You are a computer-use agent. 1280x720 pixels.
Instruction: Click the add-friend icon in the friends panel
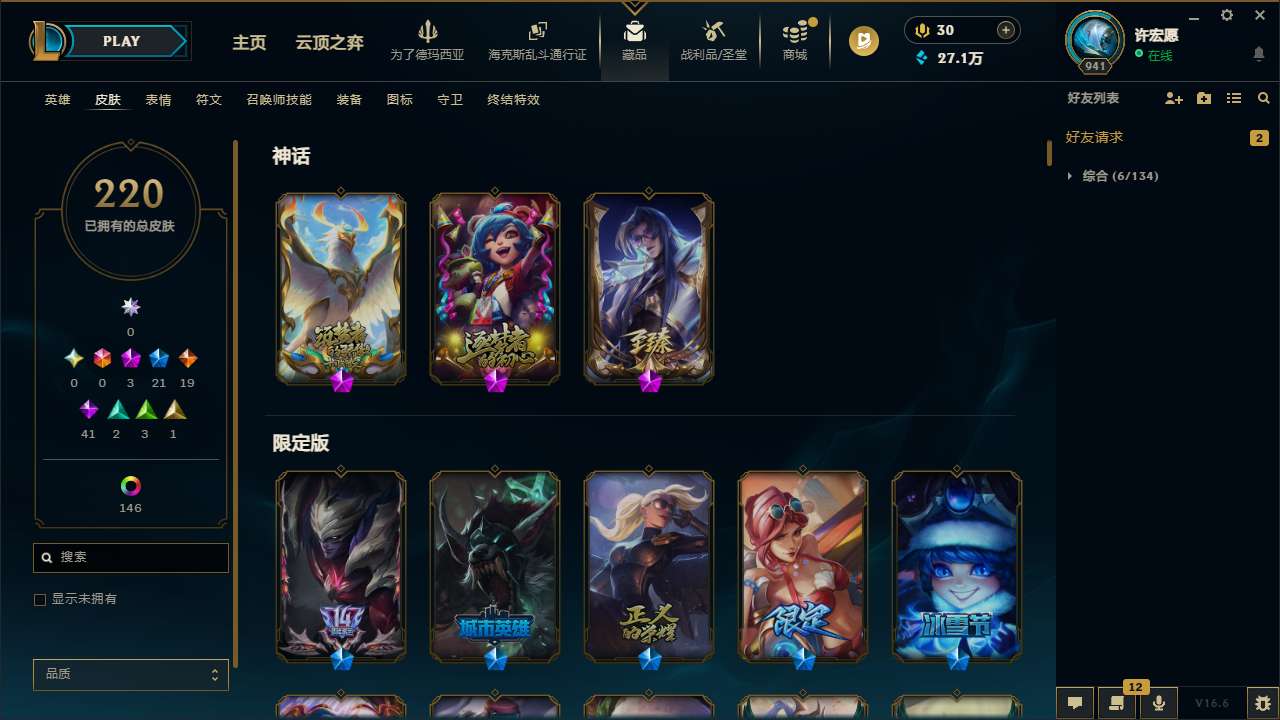point(1175,97)
